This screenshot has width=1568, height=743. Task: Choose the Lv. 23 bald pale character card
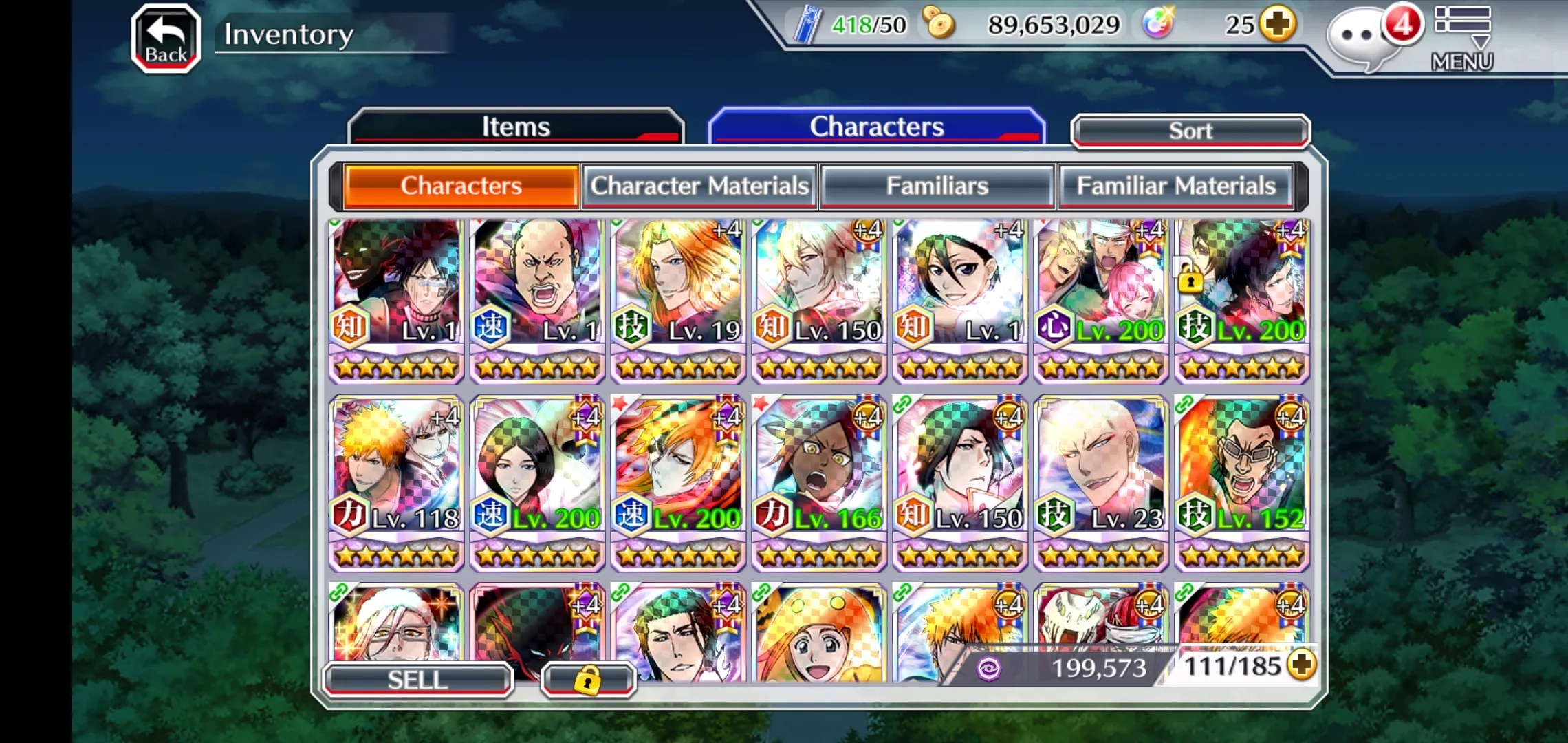coord(1100,483)
